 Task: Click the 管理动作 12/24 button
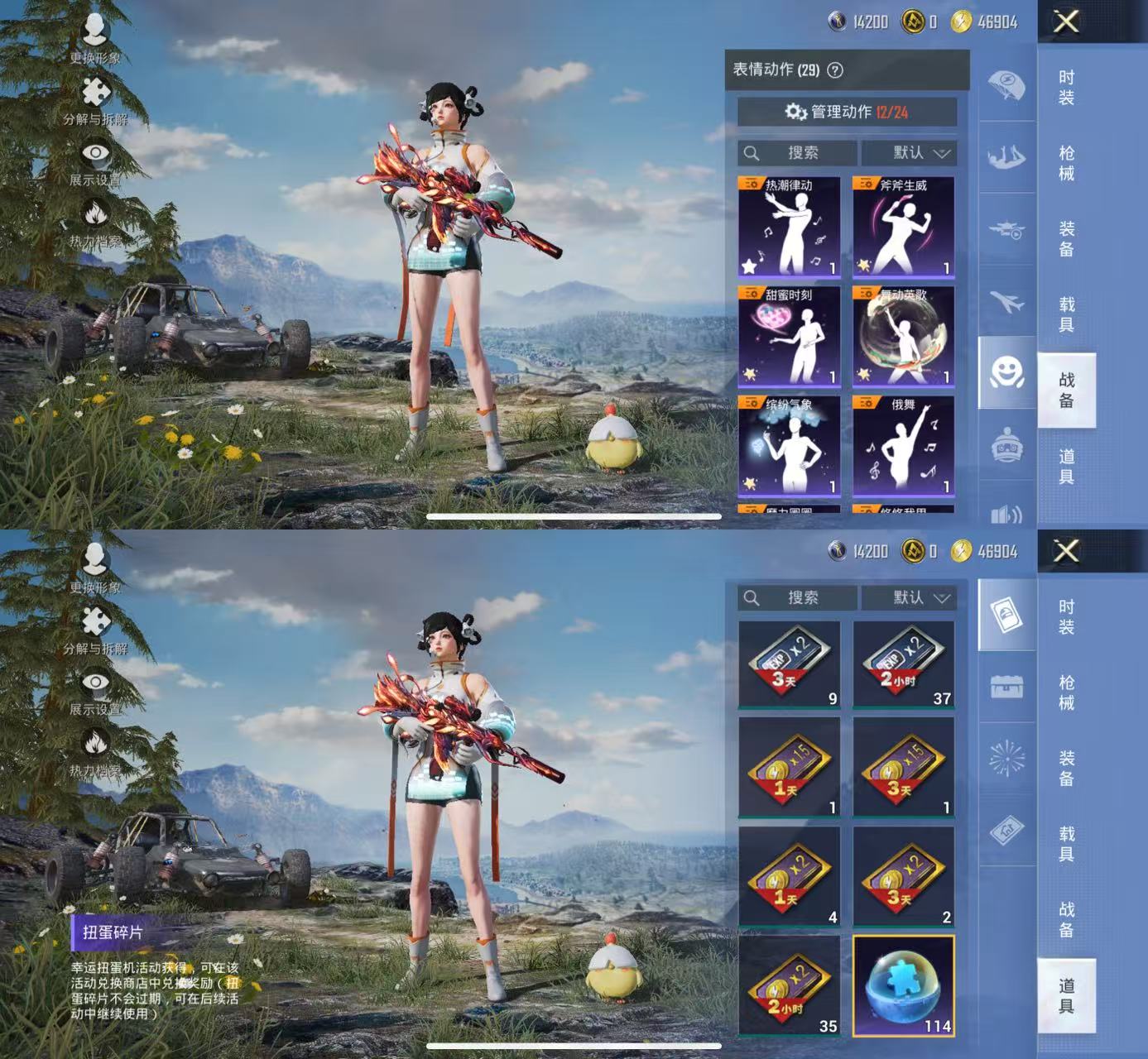click(846, 112)
